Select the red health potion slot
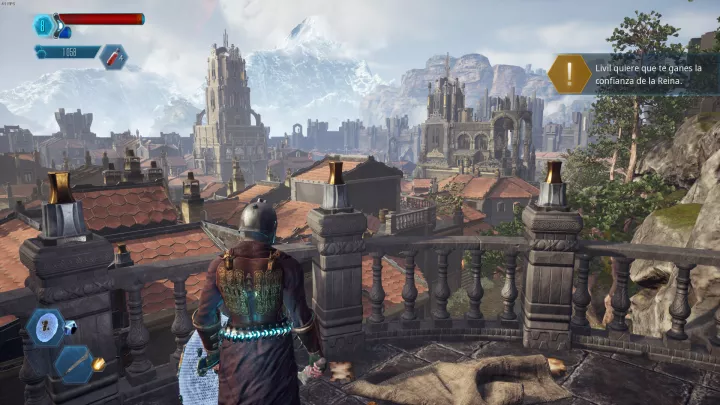This screenshot has width=720, height=405. pos(112,55)
